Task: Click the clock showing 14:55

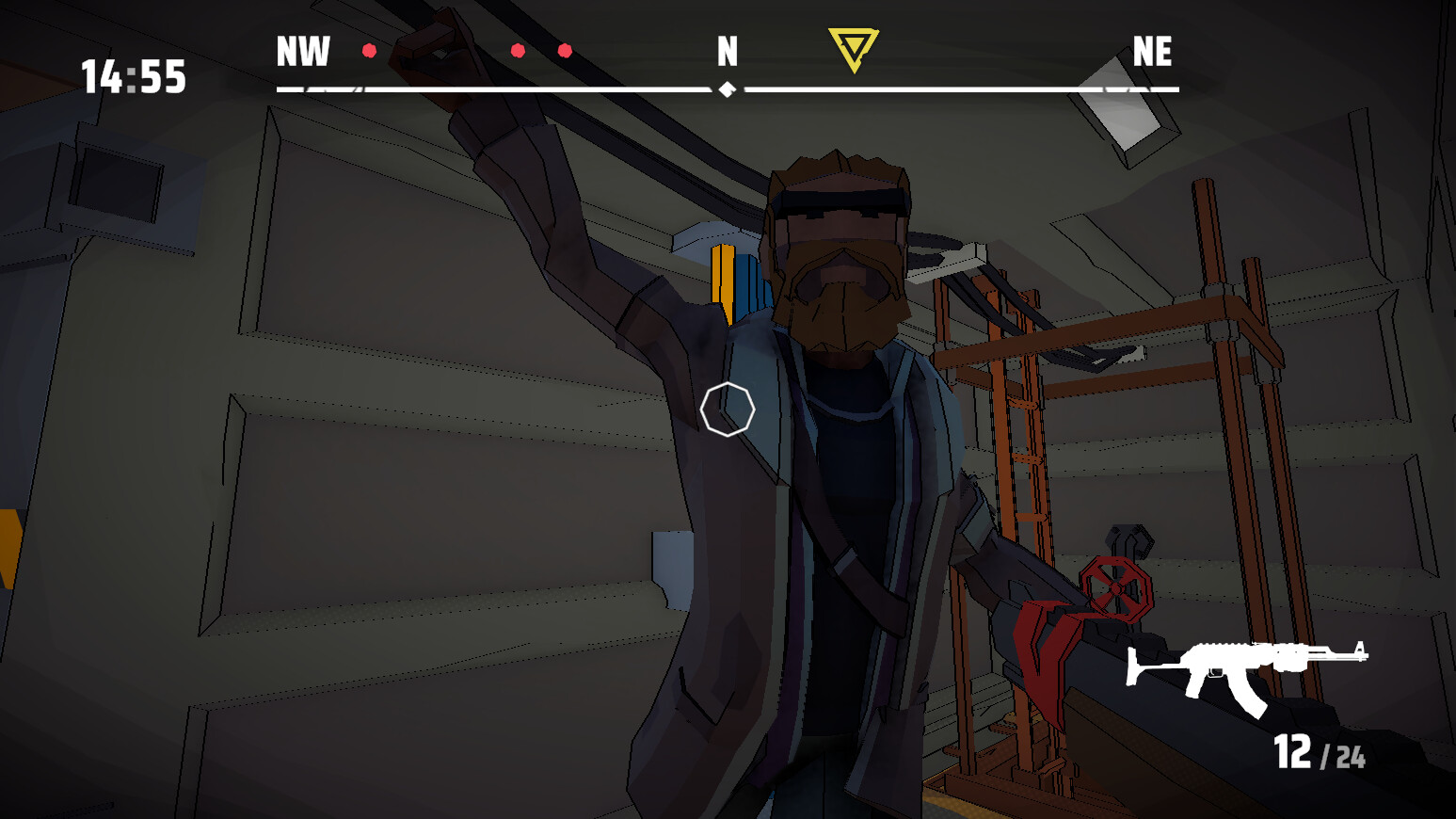Action: tap(132, 77)
